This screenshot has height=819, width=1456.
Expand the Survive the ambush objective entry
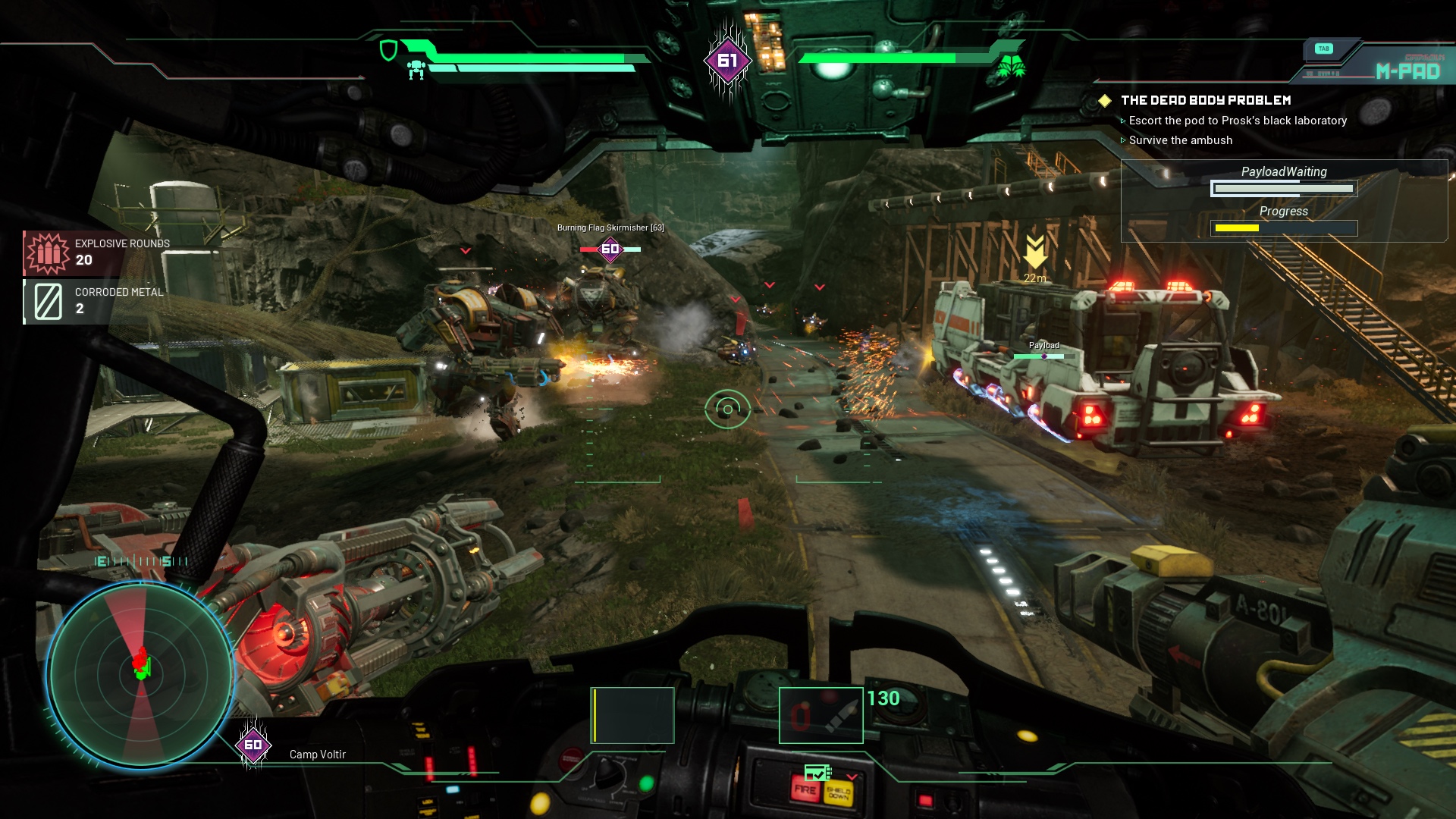pos(1180,140)
